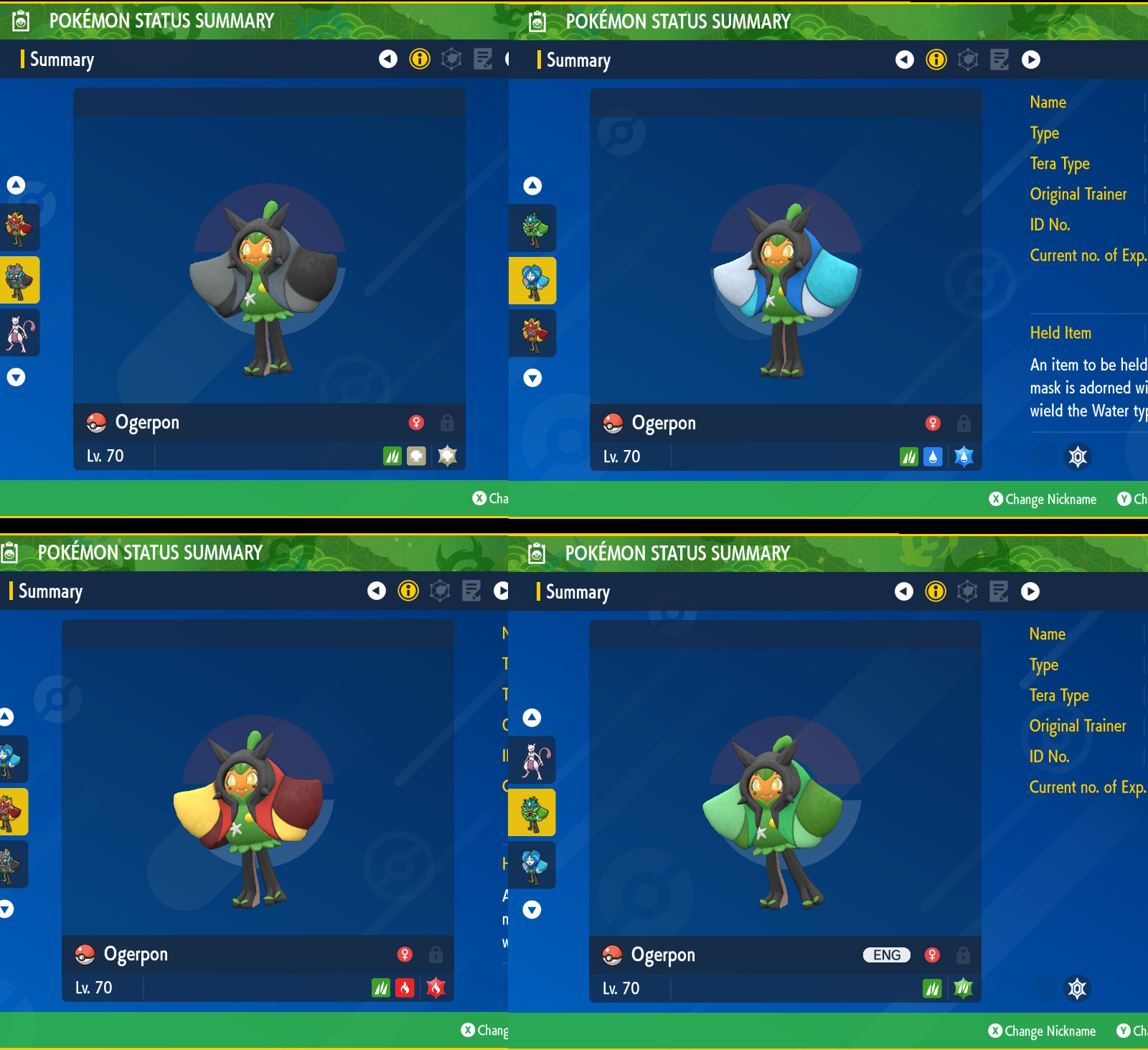The width and height of the screenshot is (1148, 1050).
Task: Open the memo notes tab on the blue Ogerpon summary
Action: 999,60
